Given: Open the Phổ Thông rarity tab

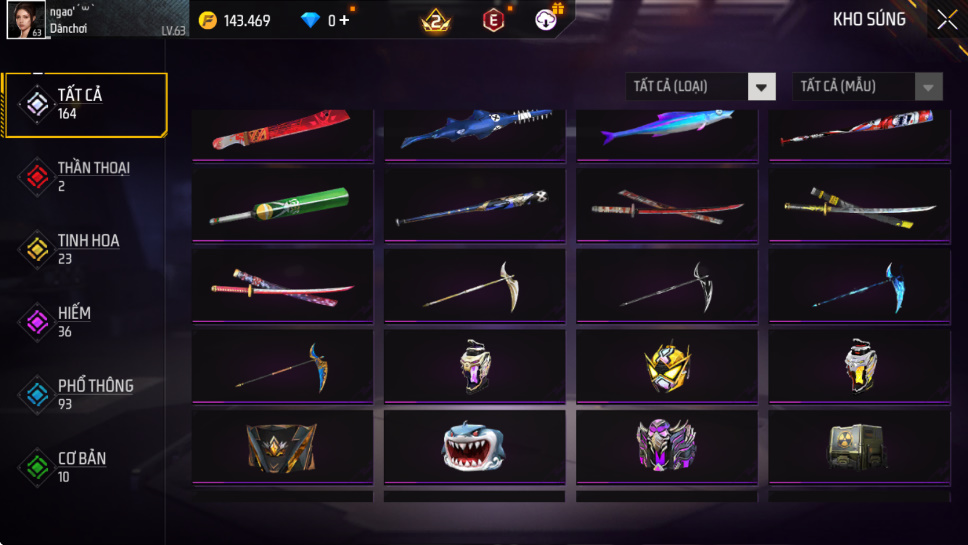Looking at the screenshot, I should click(x=84, y=394).
